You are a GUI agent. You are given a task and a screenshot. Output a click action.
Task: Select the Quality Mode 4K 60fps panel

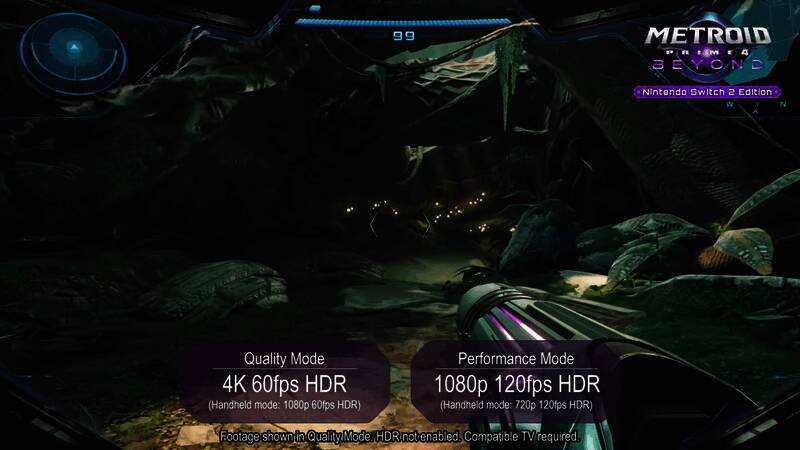tap(285, 381)
